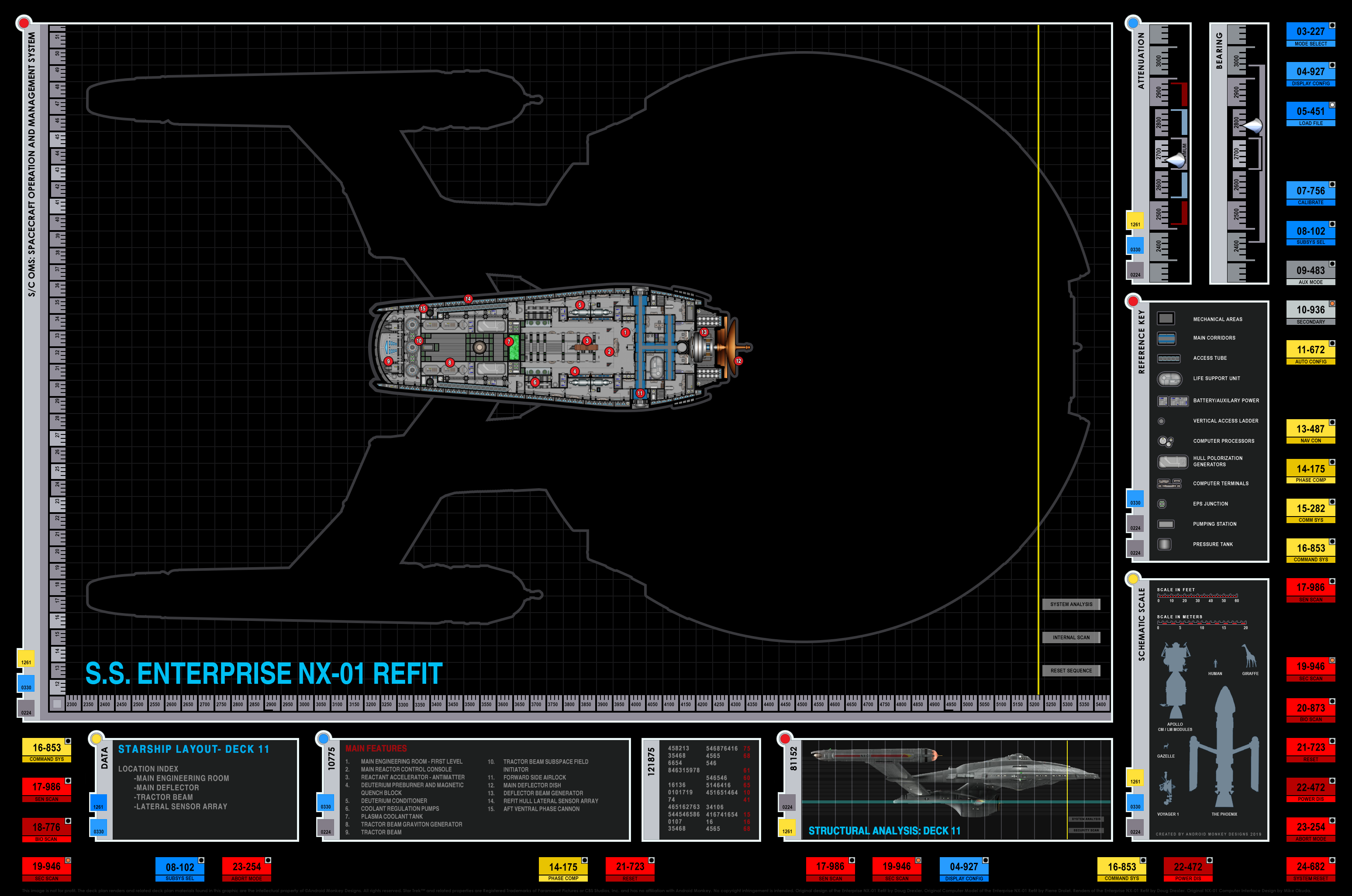The height and width of the screenshot is (896, 1352).
Task: Activate the 05-451 Load File button
Action: pyautogui.click(x=1310, y=114)
